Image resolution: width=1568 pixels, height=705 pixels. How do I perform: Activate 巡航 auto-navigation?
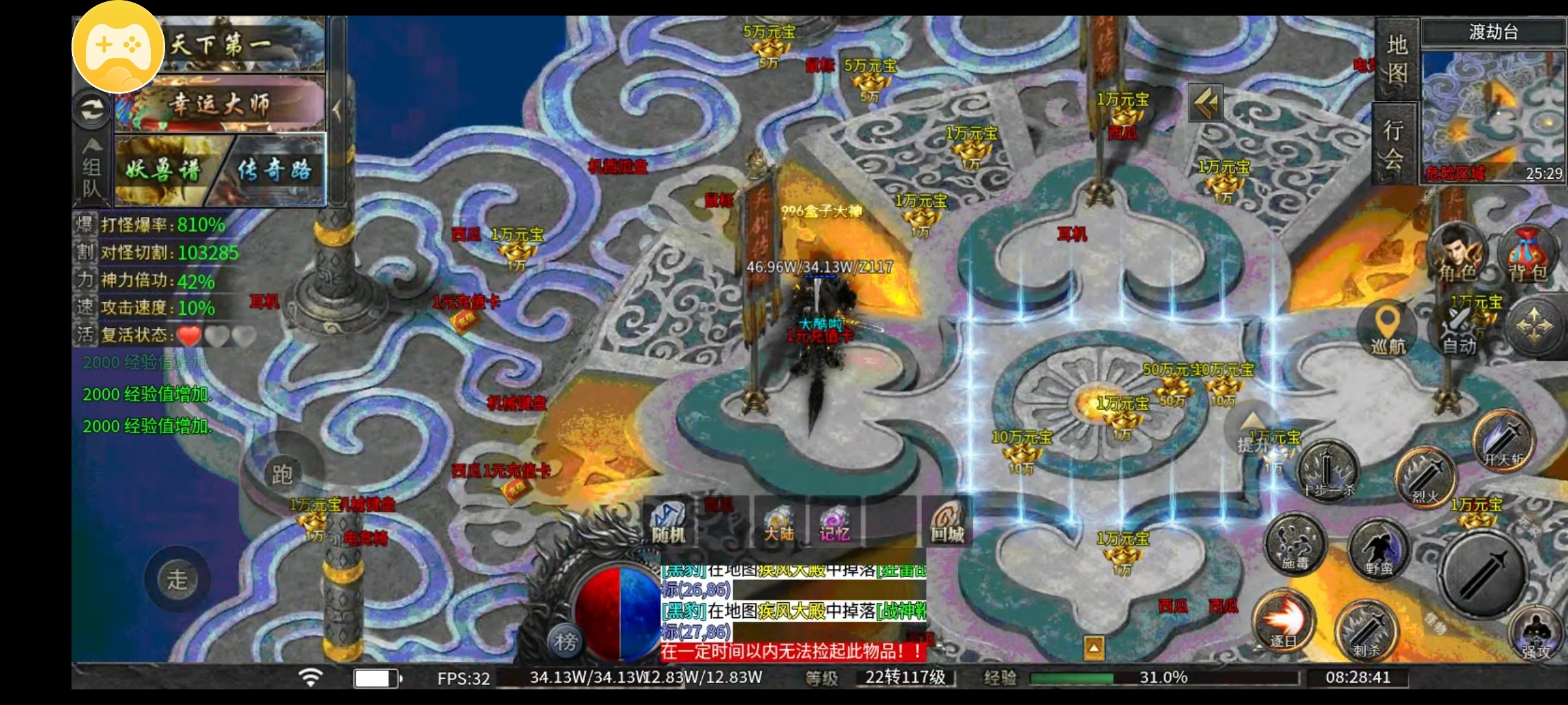pyautogui.click(x=1388, y=328)
